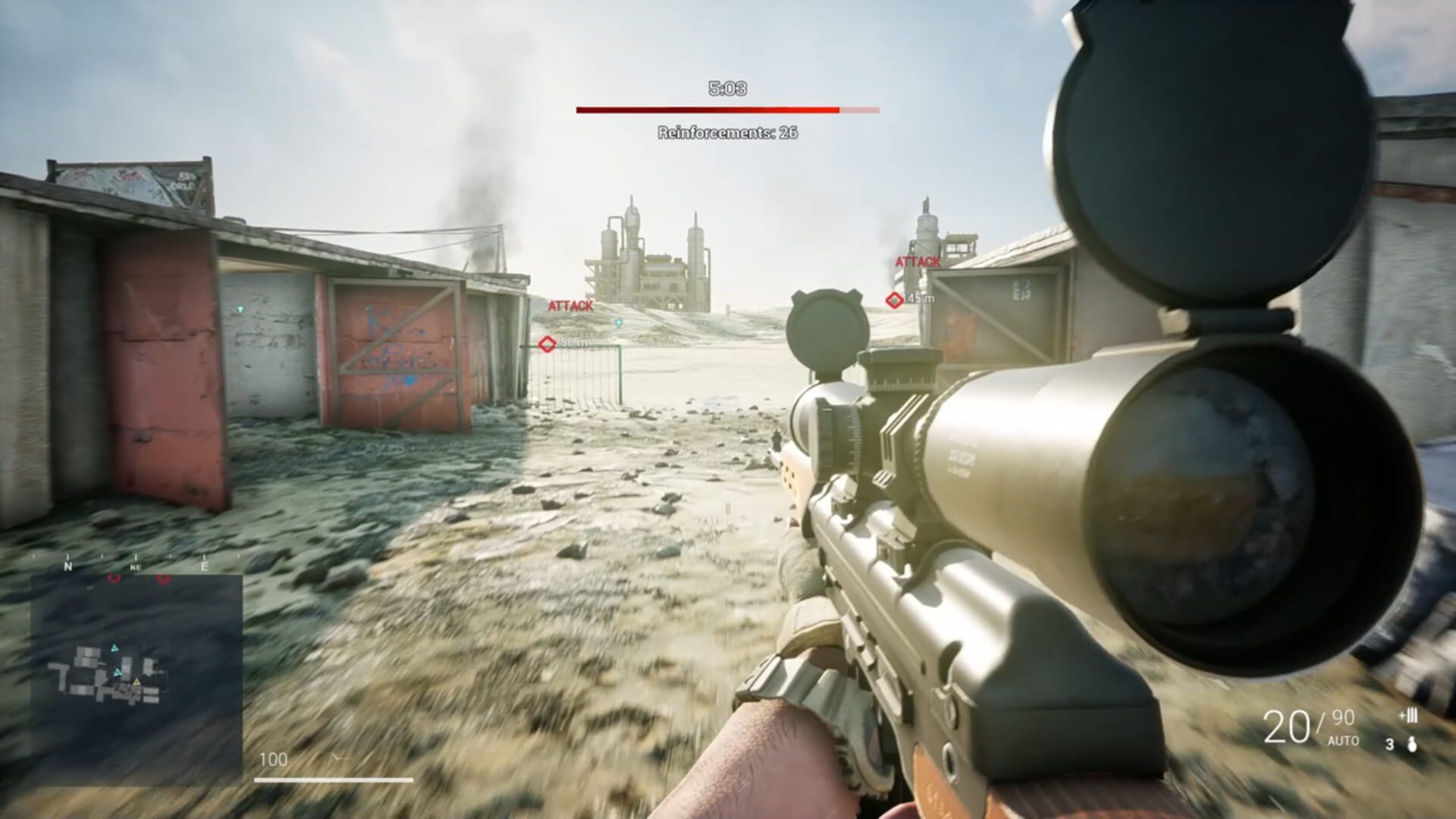Image resolution: width=1456 pixels, height=819 pixels.
Task: Click the red ATTACK objective marker at 145m
Action: [895, 299]
